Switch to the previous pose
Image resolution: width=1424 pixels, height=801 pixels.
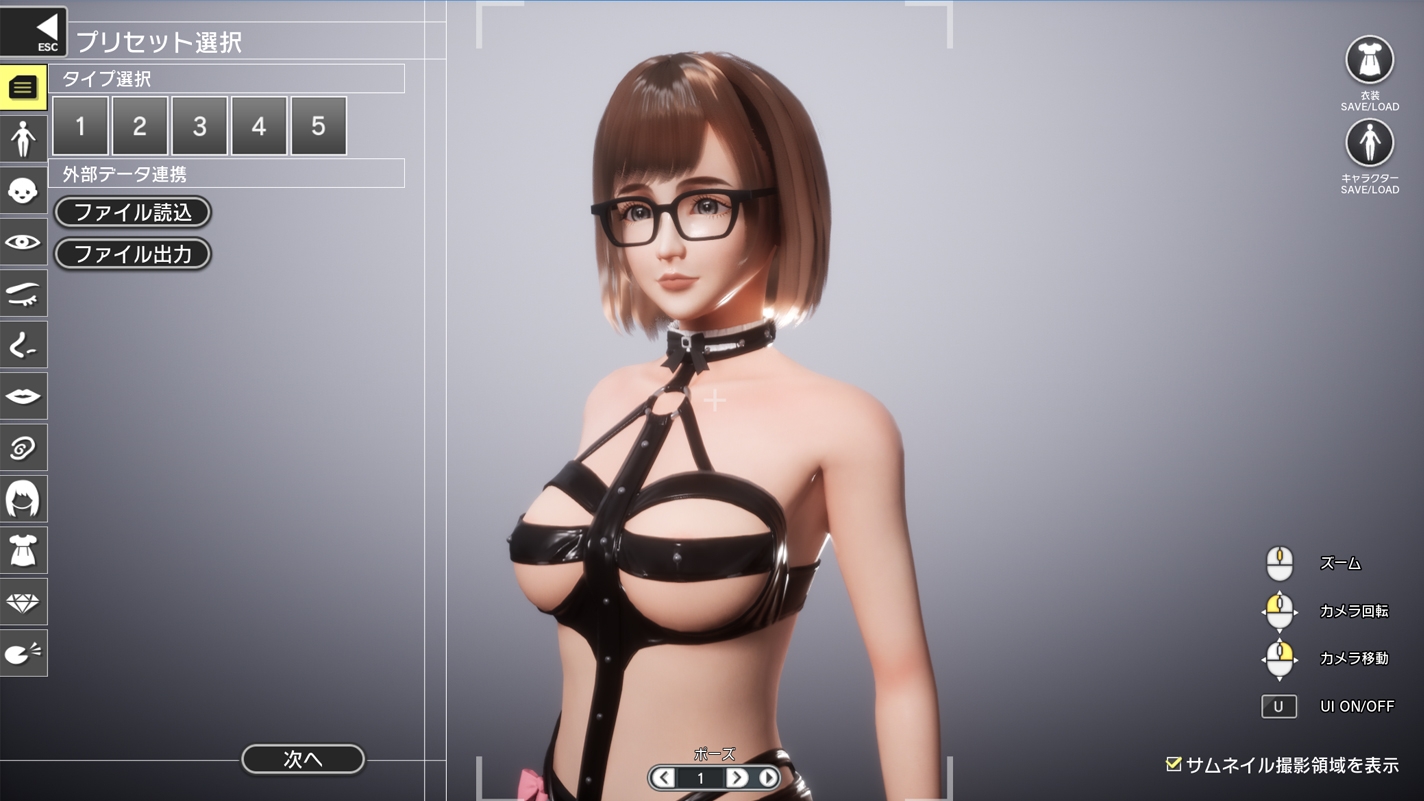click(663, 778)
